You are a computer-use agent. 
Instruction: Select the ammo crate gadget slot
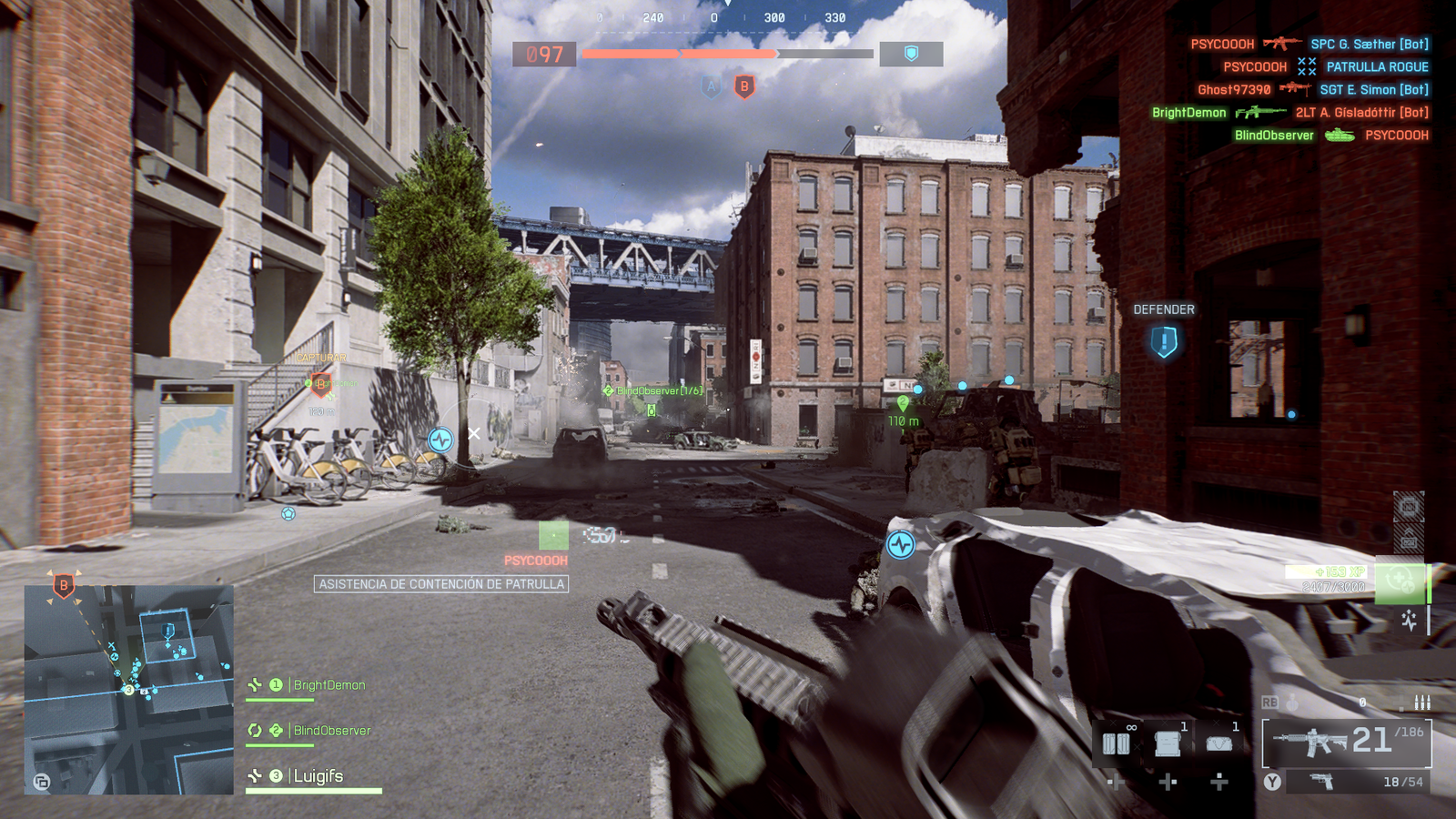(x=1168, y=743)
